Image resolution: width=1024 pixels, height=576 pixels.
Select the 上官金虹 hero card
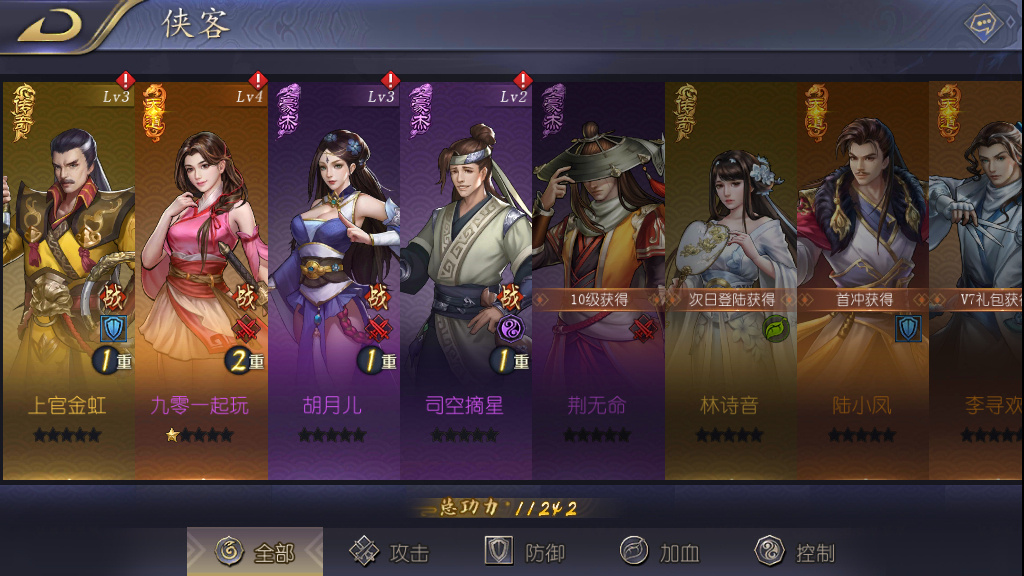tap(68, 280)
